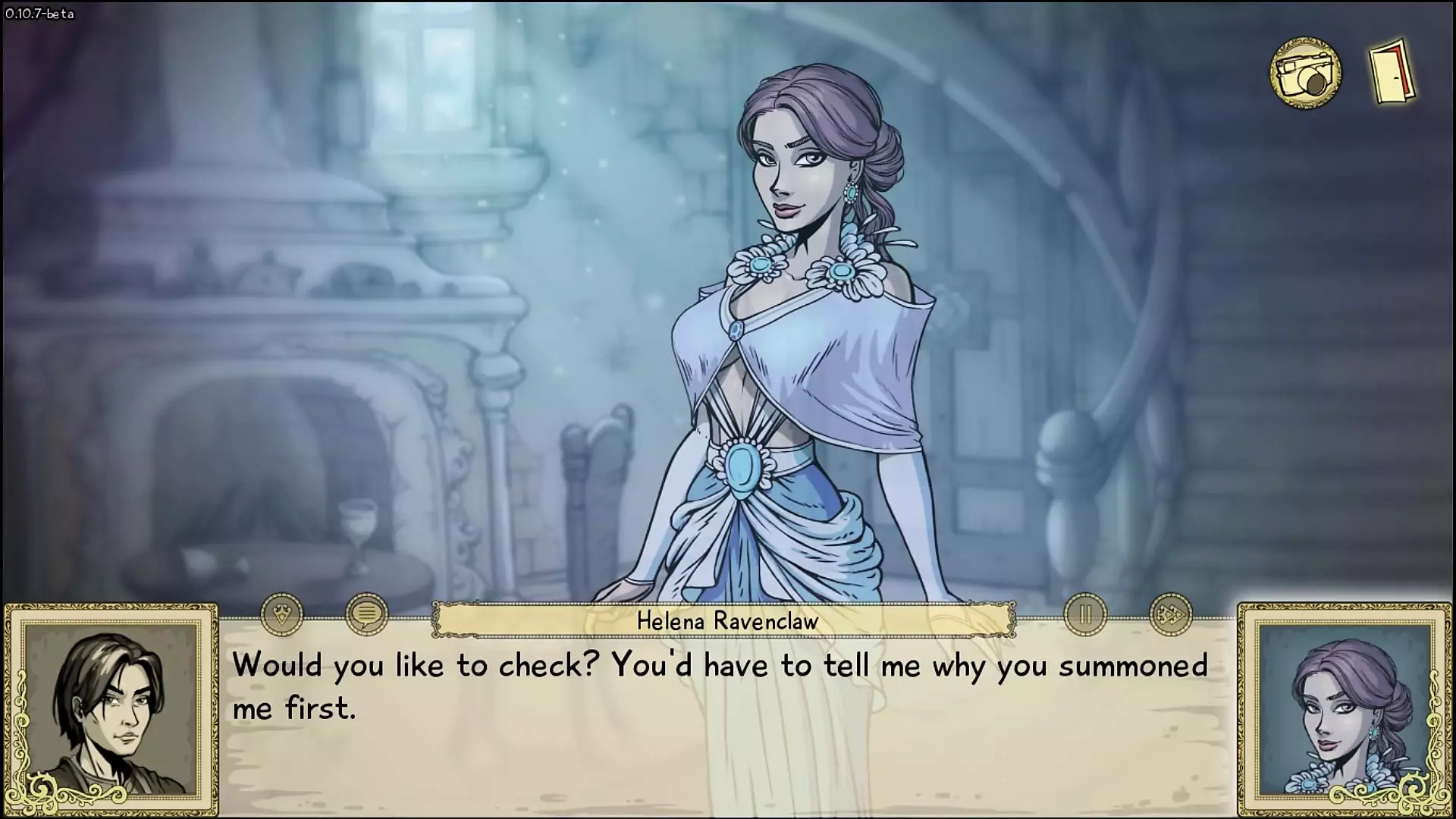Select the Helena Ravenclaw portrait thumbnail

coord(1344,711)
